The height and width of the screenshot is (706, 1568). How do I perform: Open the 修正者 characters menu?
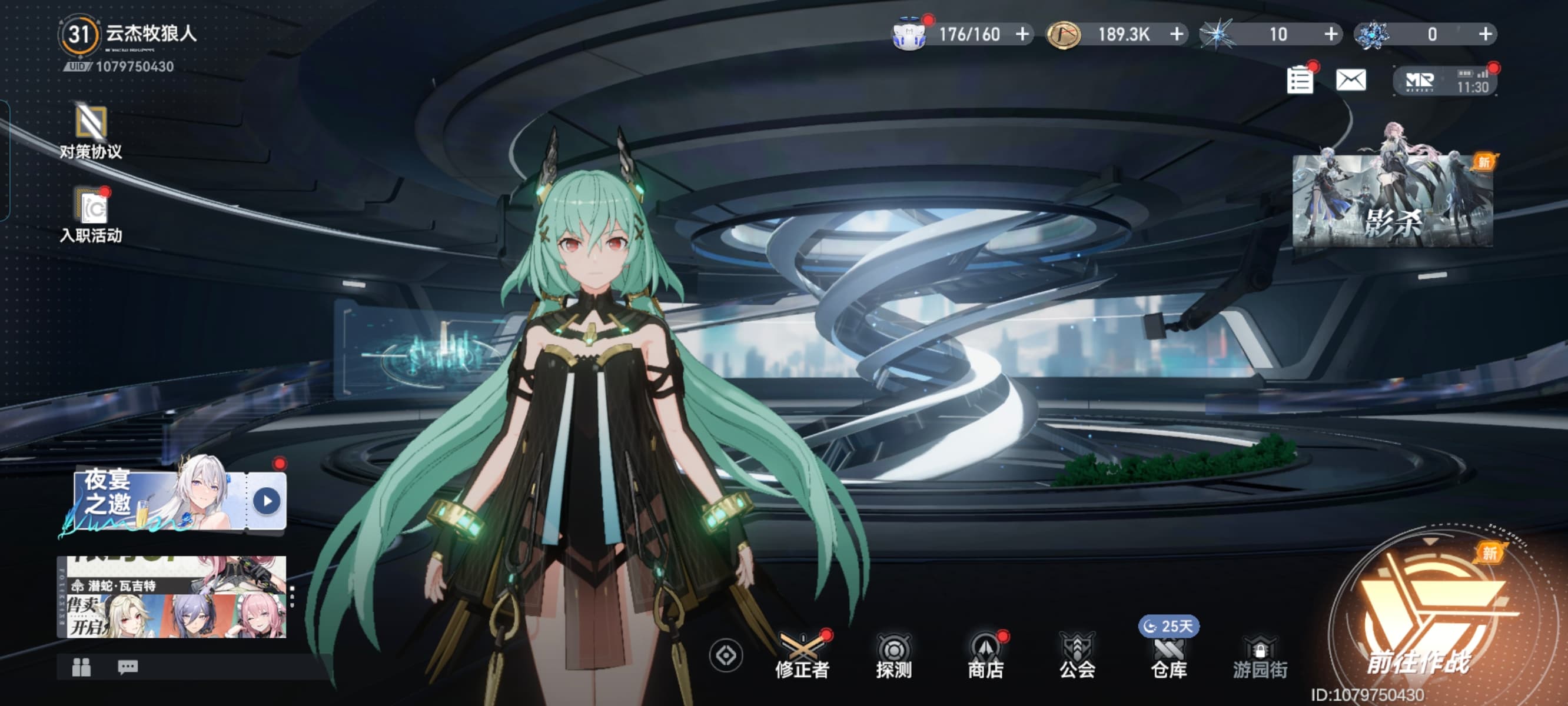802,657
